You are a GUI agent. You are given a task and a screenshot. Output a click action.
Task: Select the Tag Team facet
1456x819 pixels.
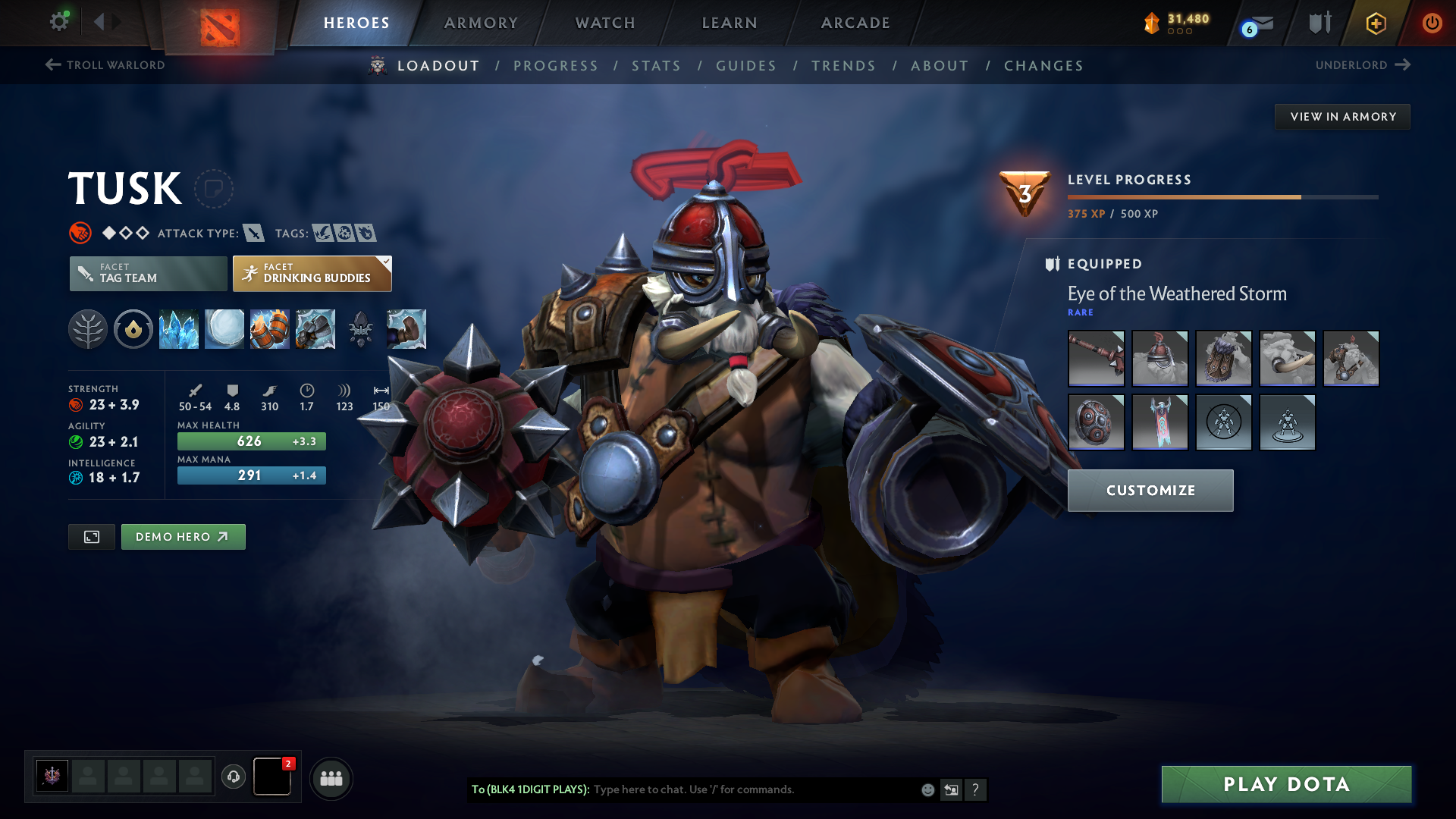149,274
